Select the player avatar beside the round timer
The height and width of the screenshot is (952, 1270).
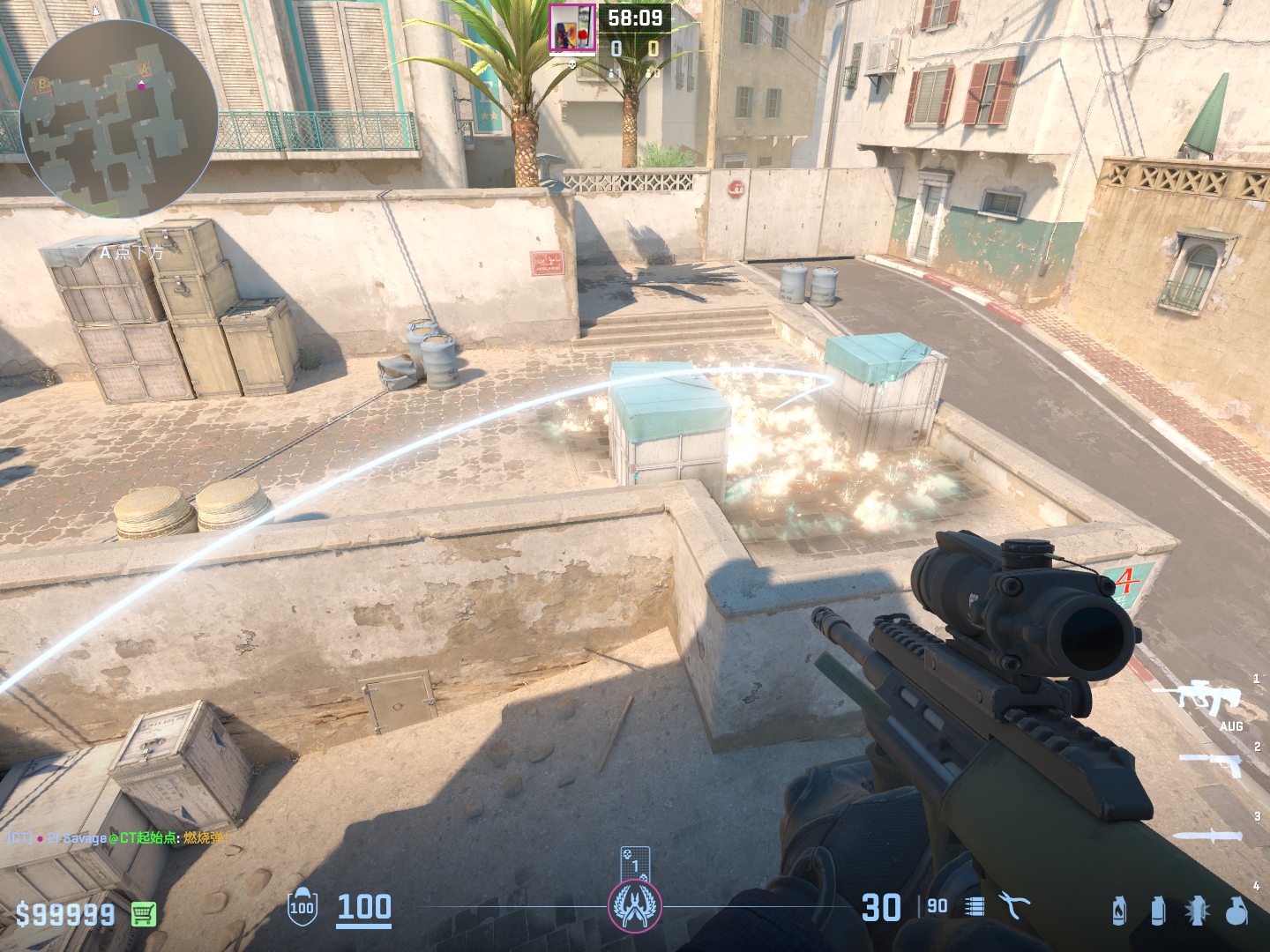[572, 29]
